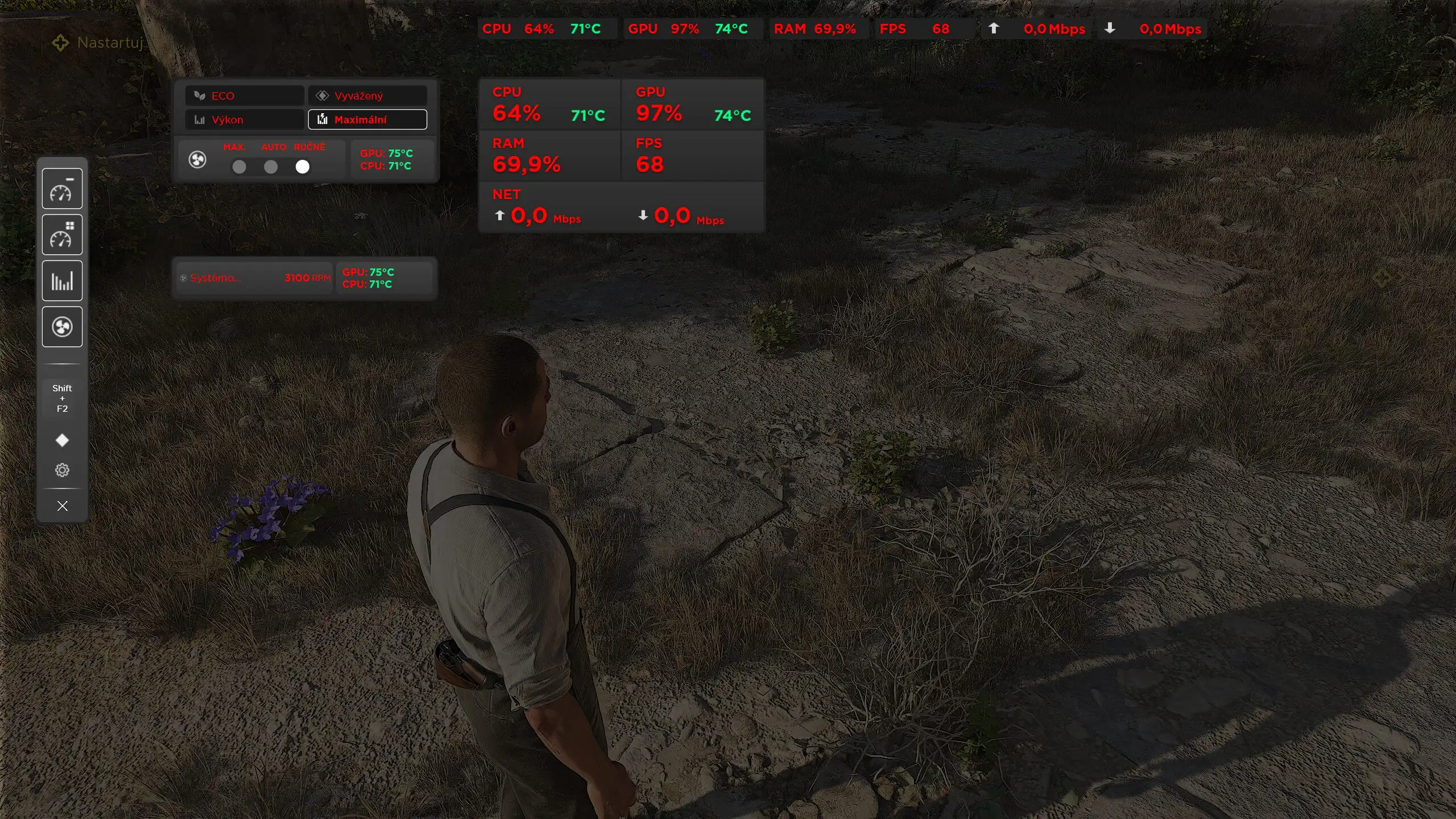Choose the RUČNĚ manual fan option
The height and width of the screenshot is (819, 1456).
pyautogui.click(x=303, y=167)
